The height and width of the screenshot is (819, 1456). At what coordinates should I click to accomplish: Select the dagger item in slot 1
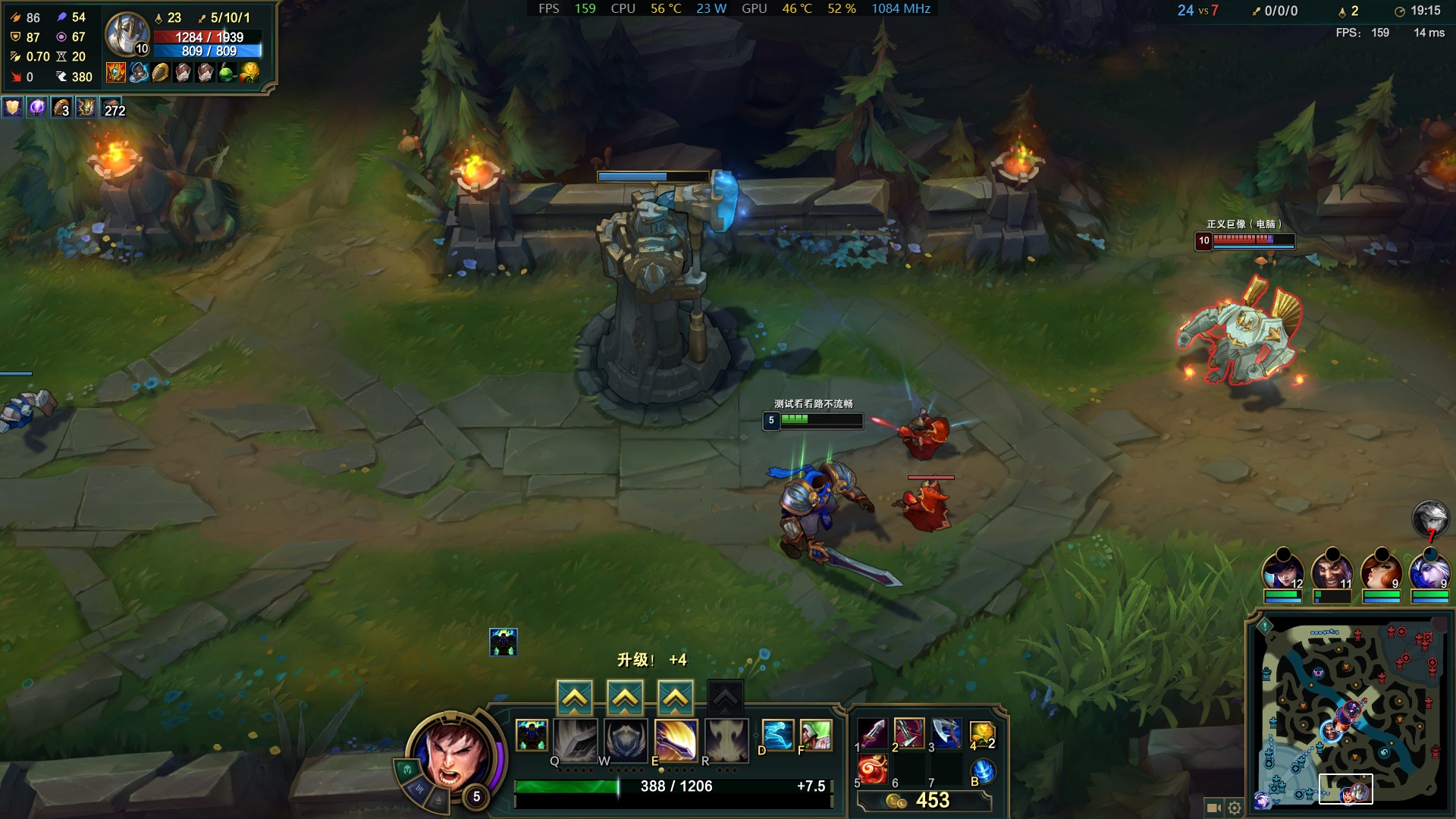(872, 733)
